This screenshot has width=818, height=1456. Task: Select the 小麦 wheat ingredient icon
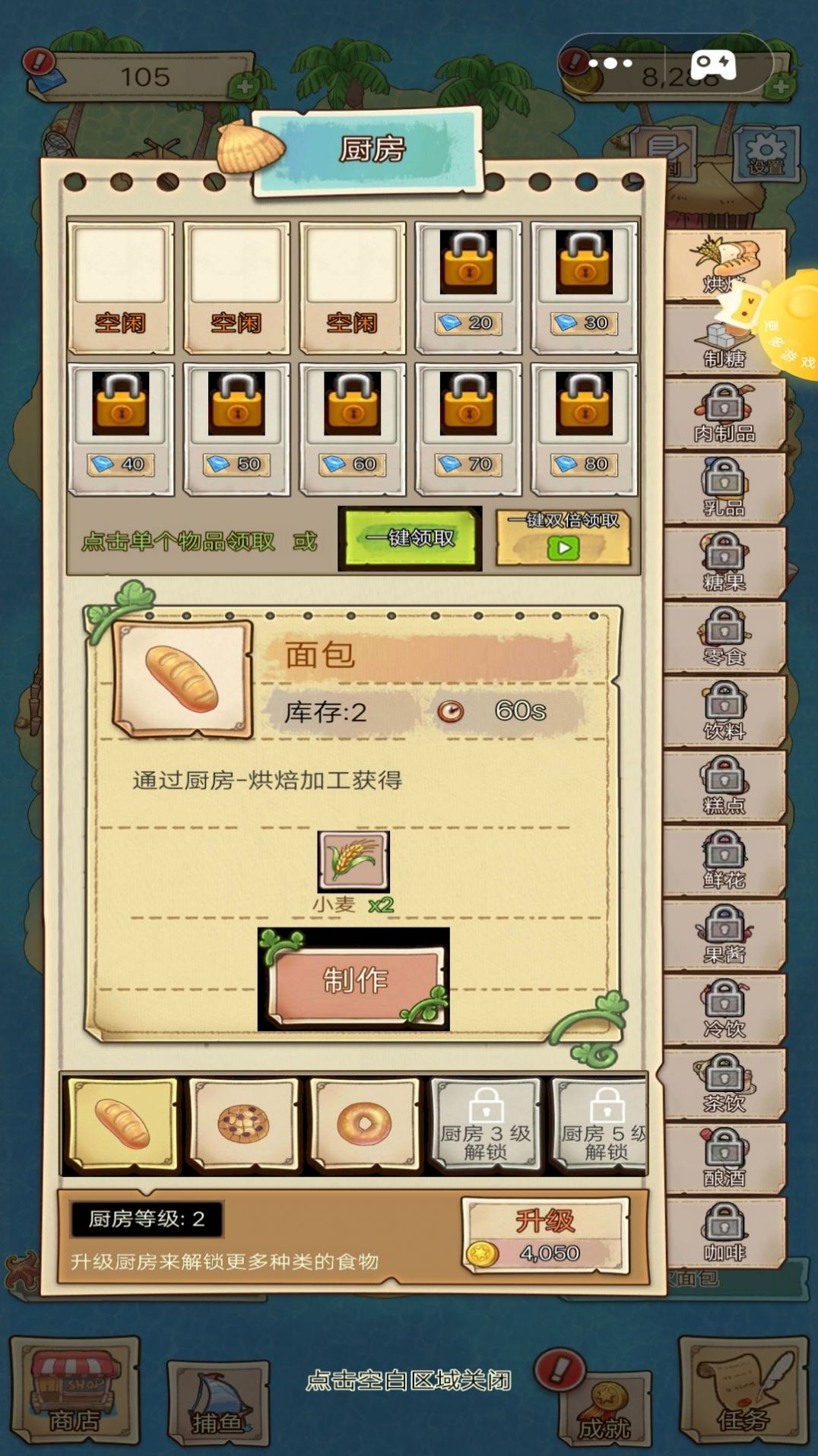click(354, 860)
